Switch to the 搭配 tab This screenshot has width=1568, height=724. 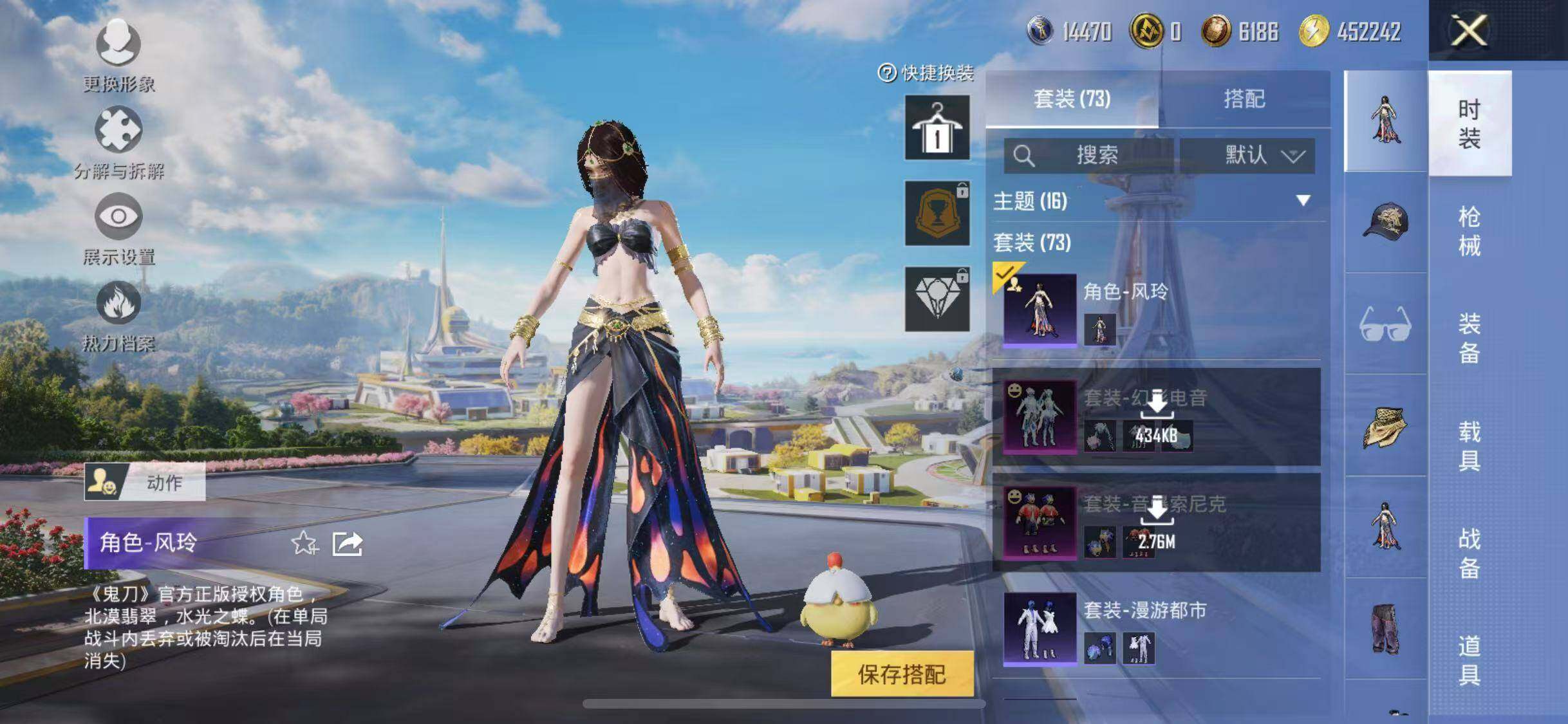pyautogui.click(x=1244, y=99)
